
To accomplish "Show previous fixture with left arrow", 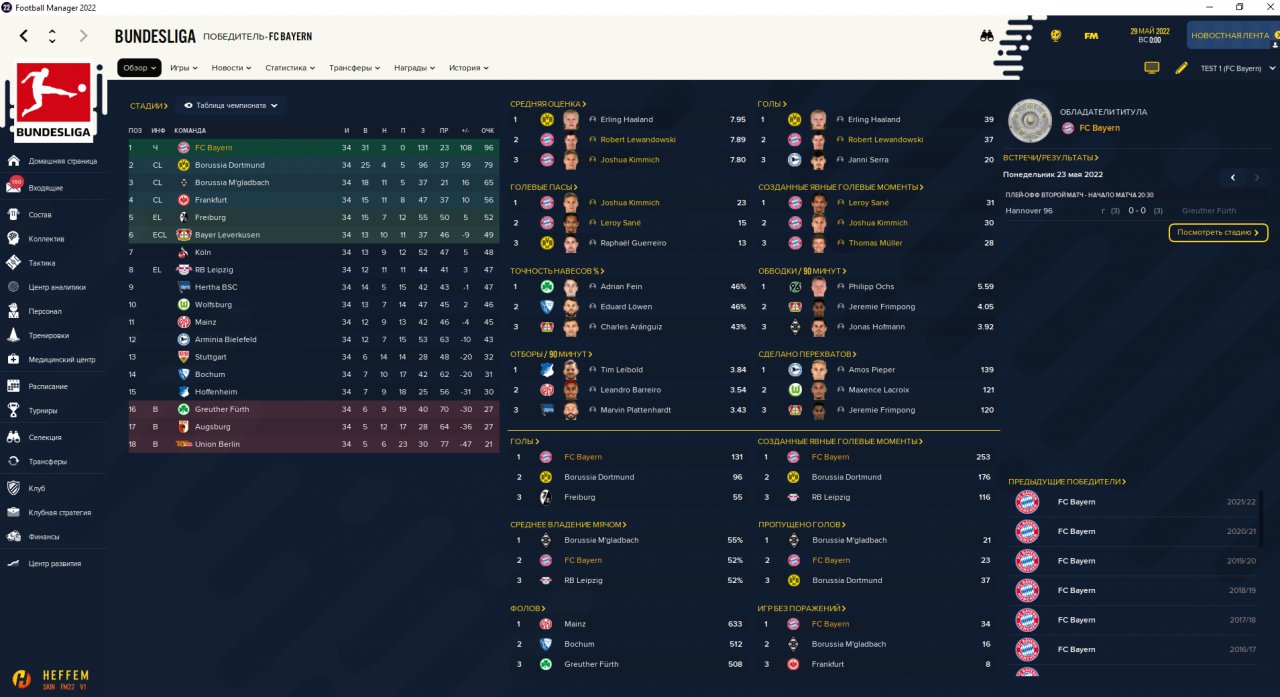I will coord(1232,178).
